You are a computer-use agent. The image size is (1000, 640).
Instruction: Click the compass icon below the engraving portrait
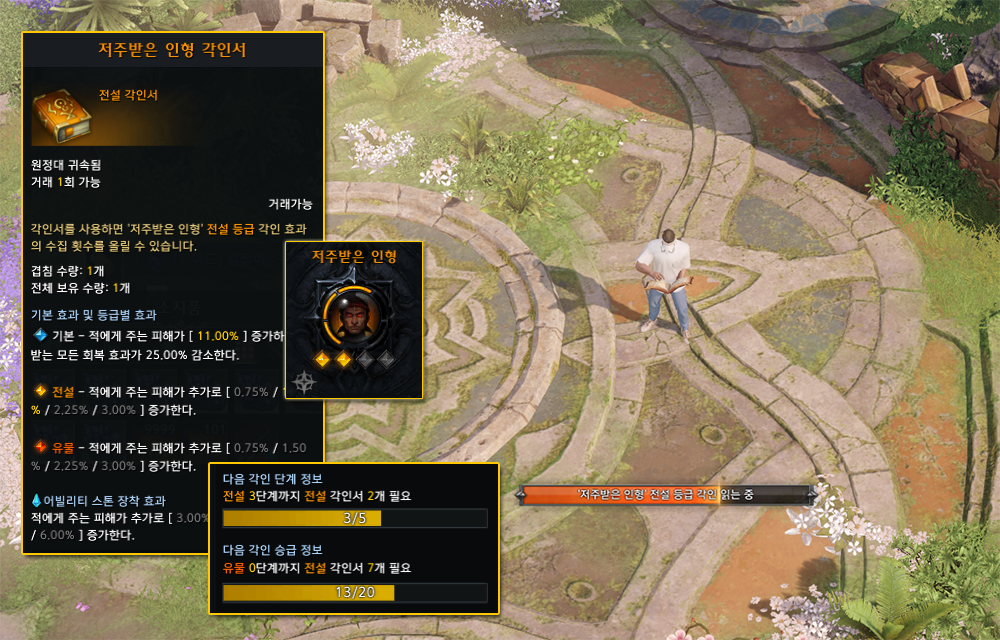coord(304,381)
